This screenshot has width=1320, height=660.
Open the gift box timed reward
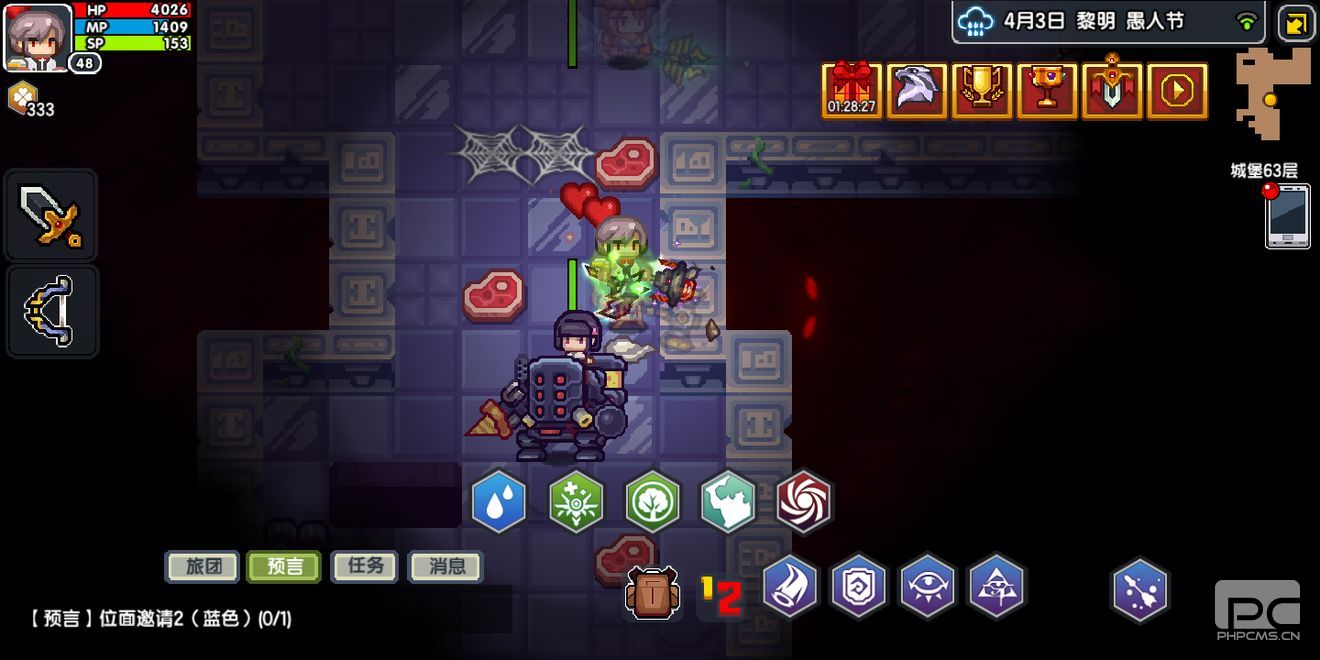point(852,91)
